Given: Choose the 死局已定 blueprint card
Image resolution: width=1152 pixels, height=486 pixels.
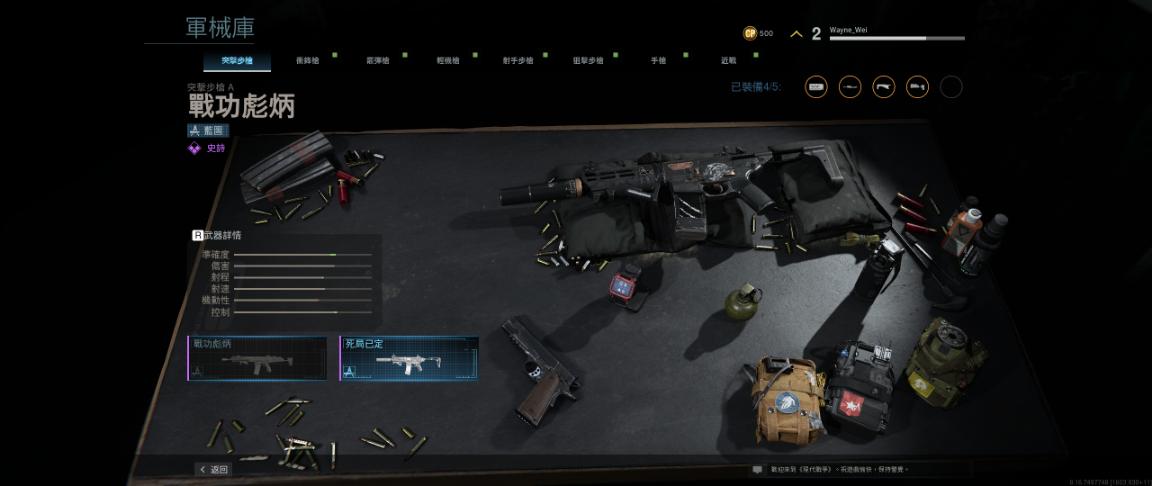Looking at the screenshot, I should tap(408, 358).
